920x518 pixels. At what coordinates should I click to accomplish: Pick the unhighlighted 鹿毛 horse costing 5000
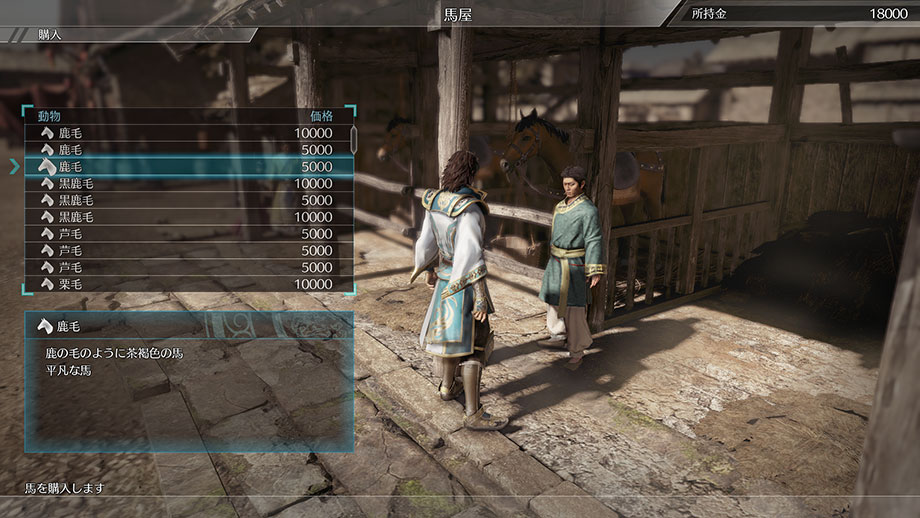pos(188,150)
